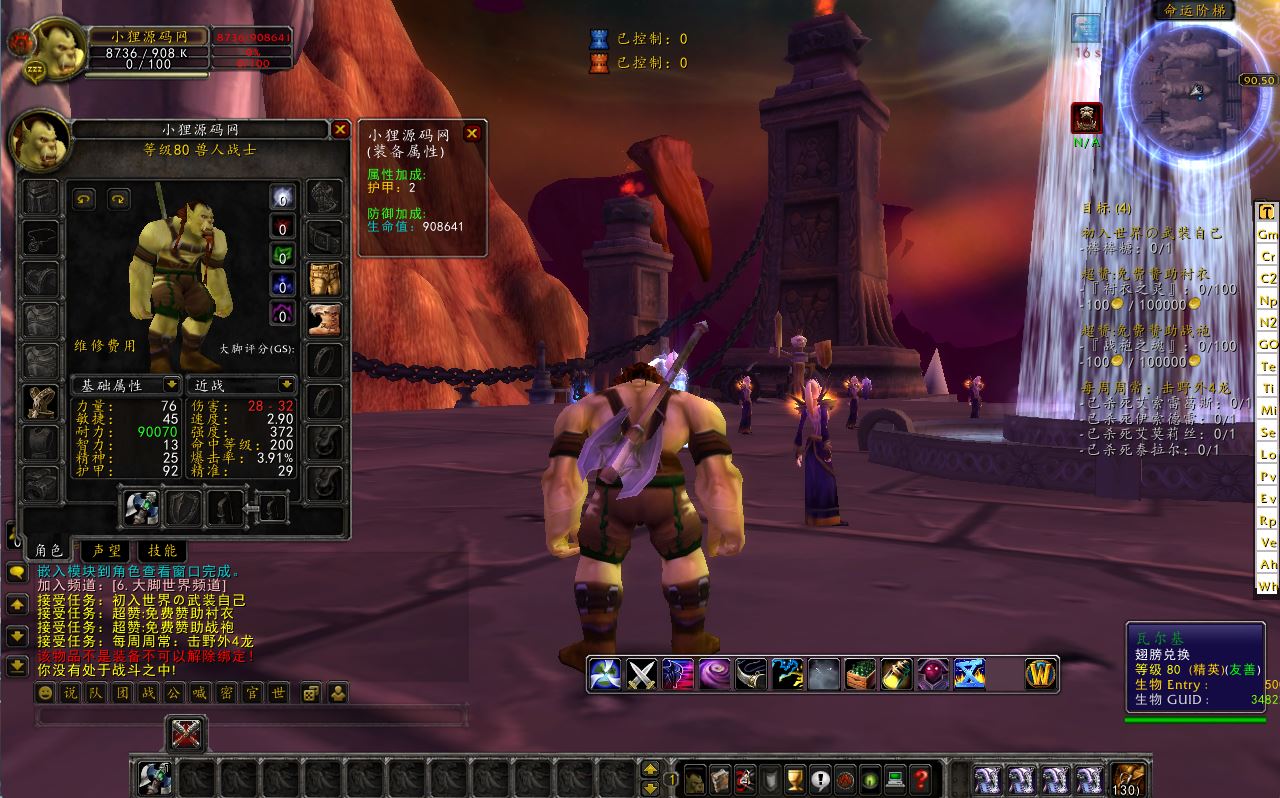This screenshot has height=798, width=1280.
Task: Open achievements via the golden trophy icon
Action: (x=795, y=778)
